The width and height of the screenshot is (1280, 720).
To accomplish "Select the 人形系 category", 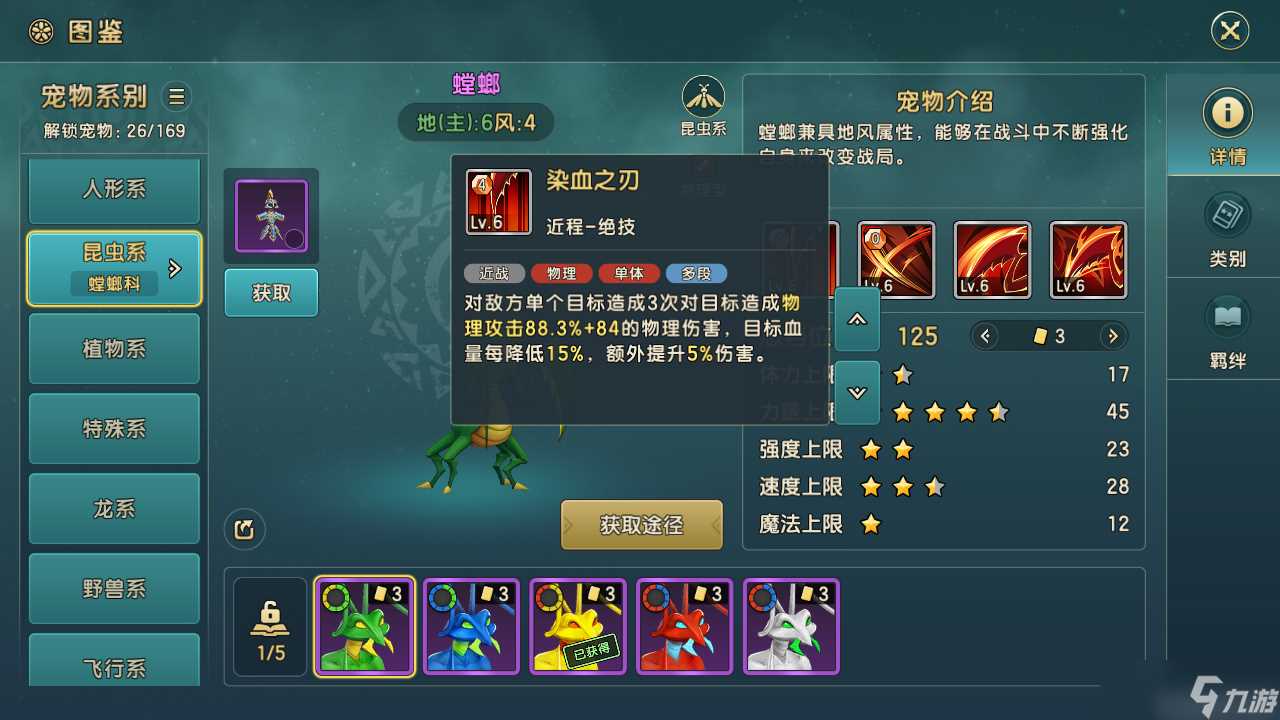I will [113, 189].
